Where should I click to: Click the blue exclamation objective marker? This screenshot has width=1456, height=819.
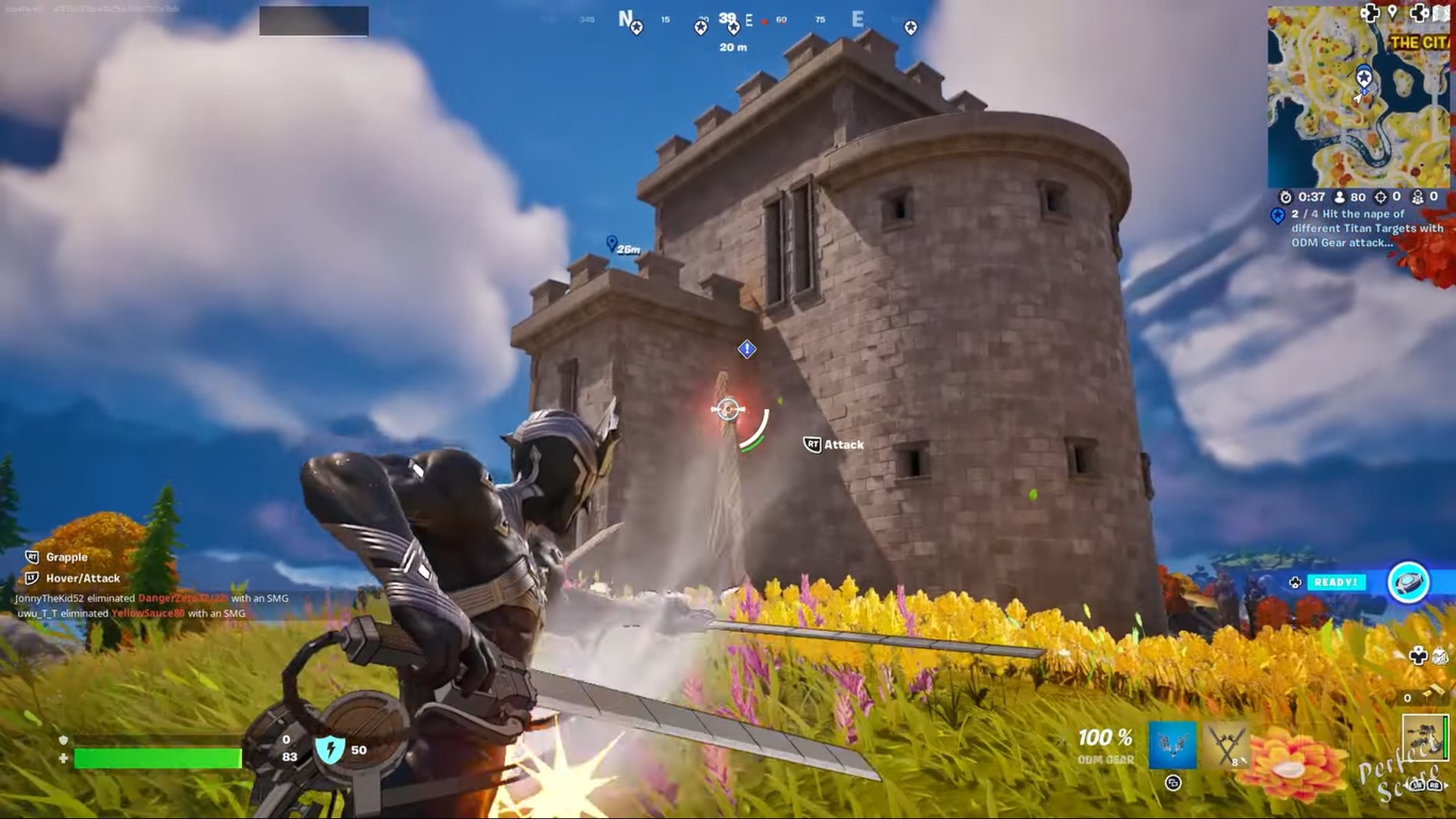[x=747, y=349]
